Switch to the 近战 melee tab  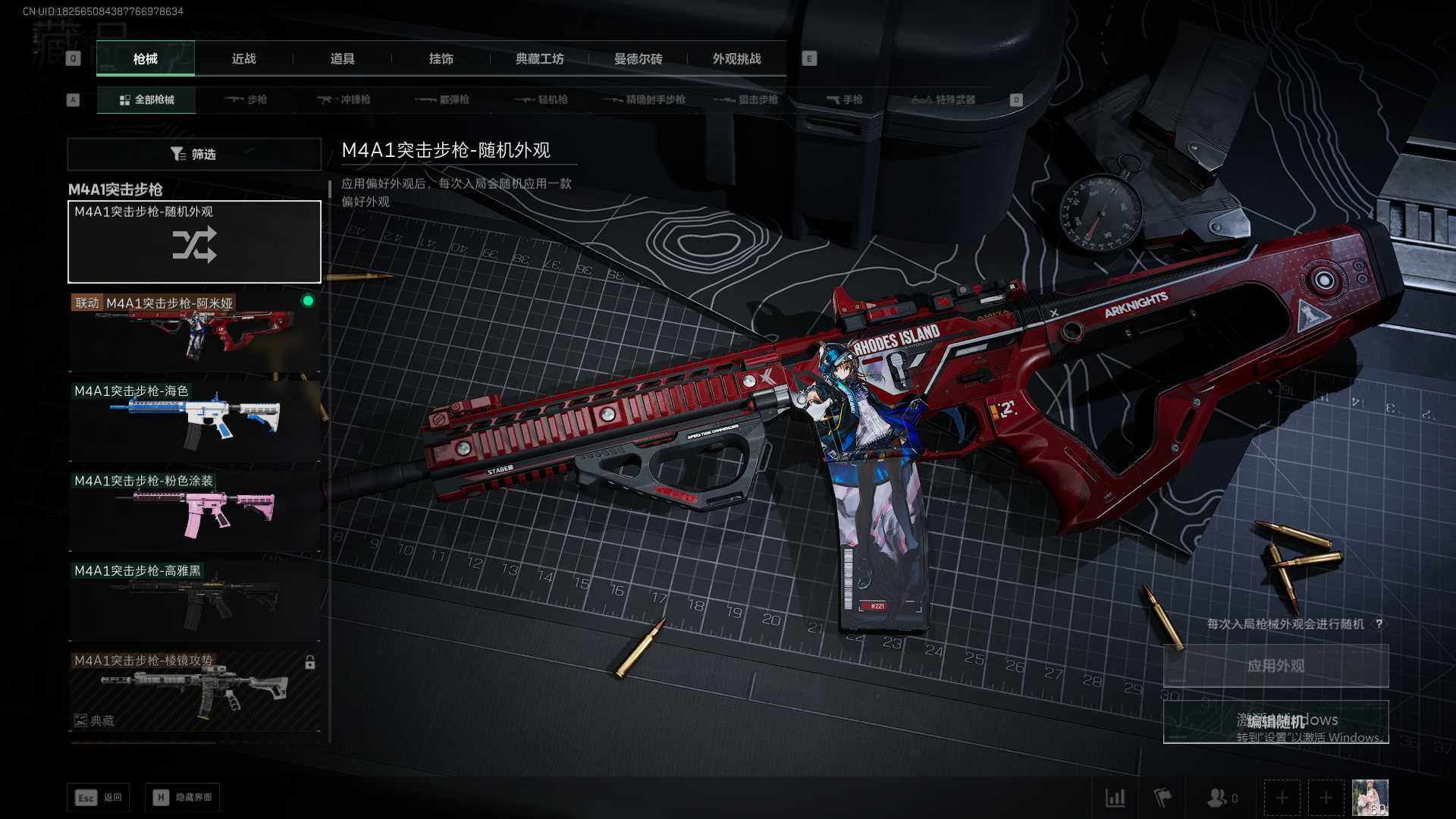pos(243,58)
